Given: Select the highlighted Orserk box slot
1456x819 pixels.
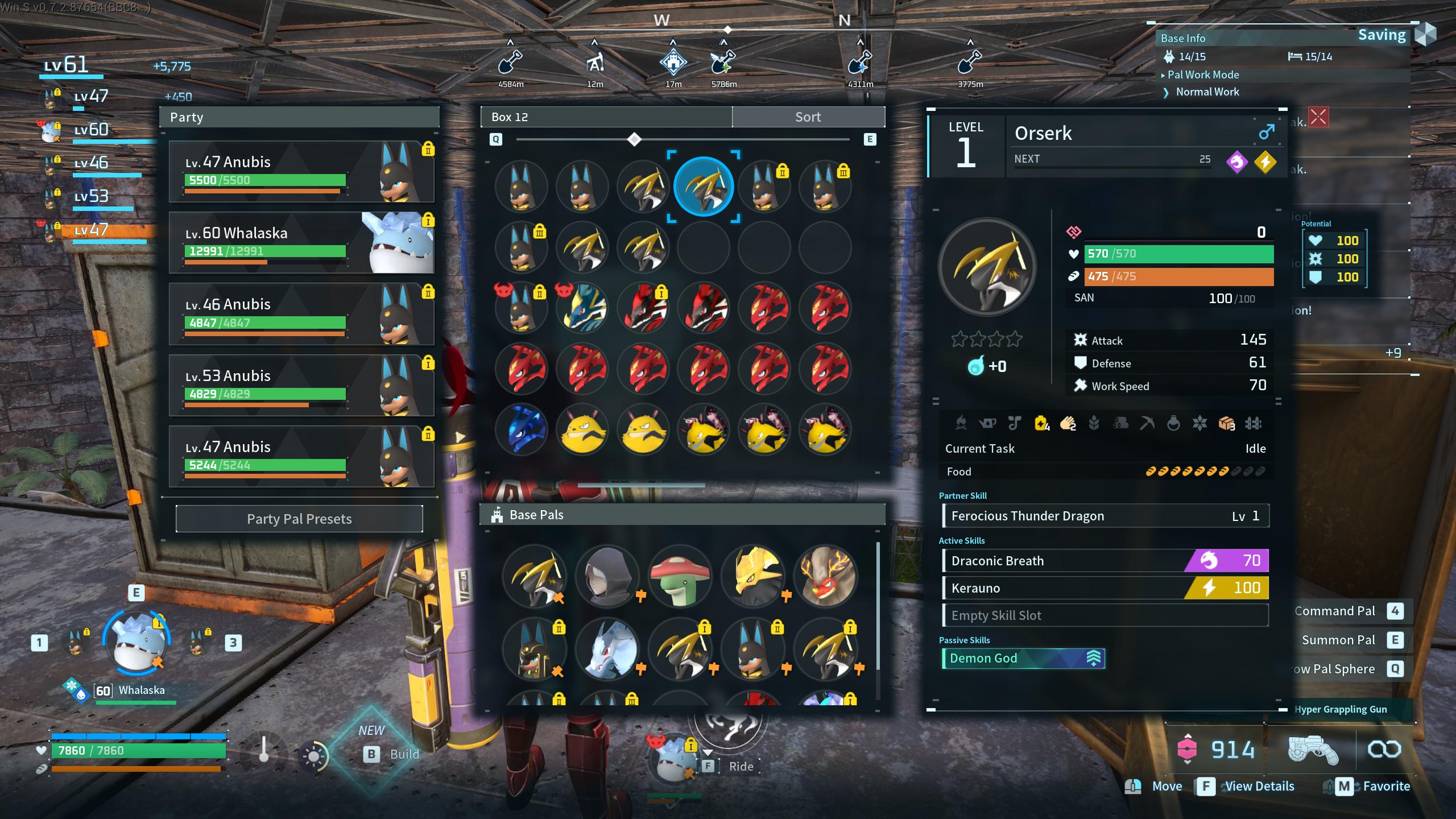Looking at the screenshot, I should pos(704,187).
